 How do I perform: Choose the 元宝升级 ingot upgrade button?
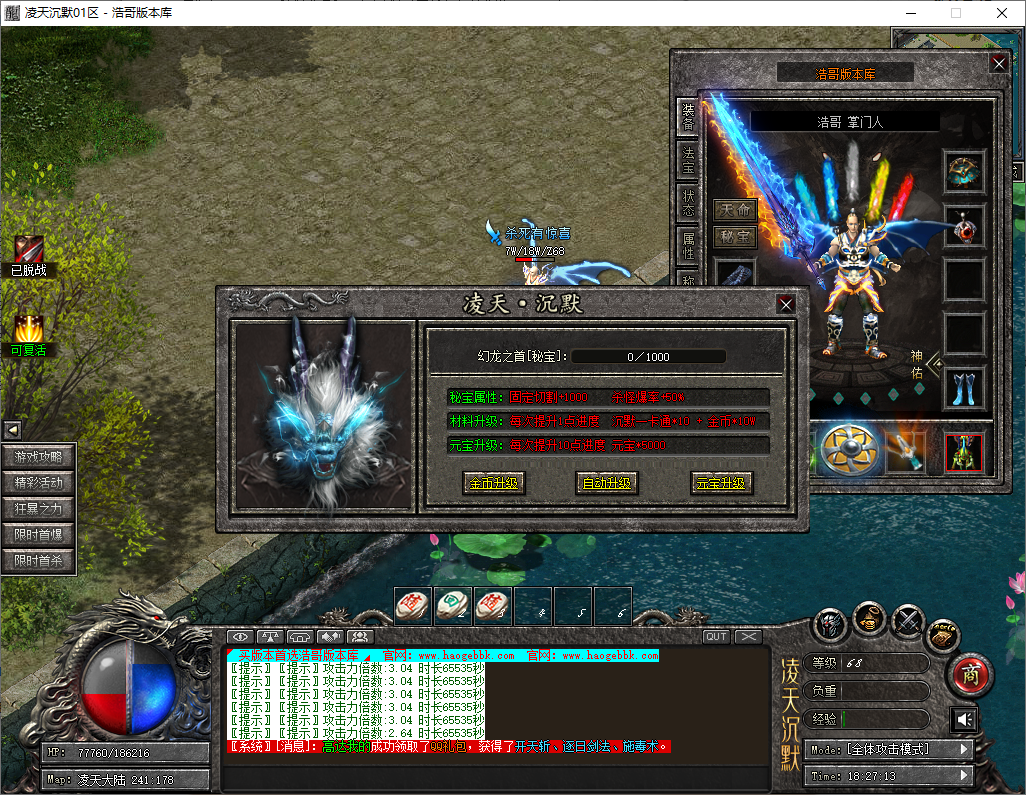[721, 484]
